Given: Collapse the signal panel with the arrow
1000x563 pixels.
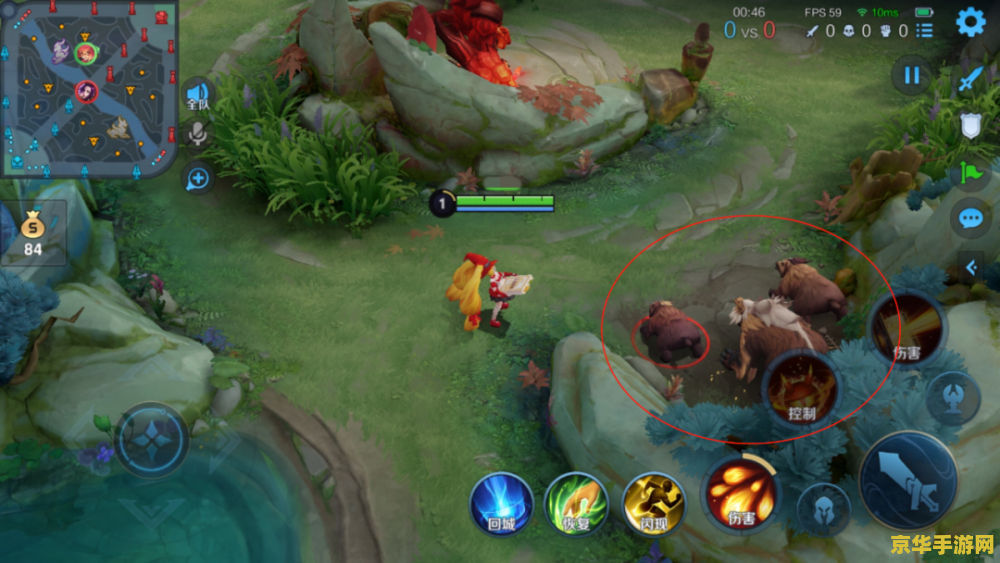Looking at the screenshot, I should click(970, 266).
